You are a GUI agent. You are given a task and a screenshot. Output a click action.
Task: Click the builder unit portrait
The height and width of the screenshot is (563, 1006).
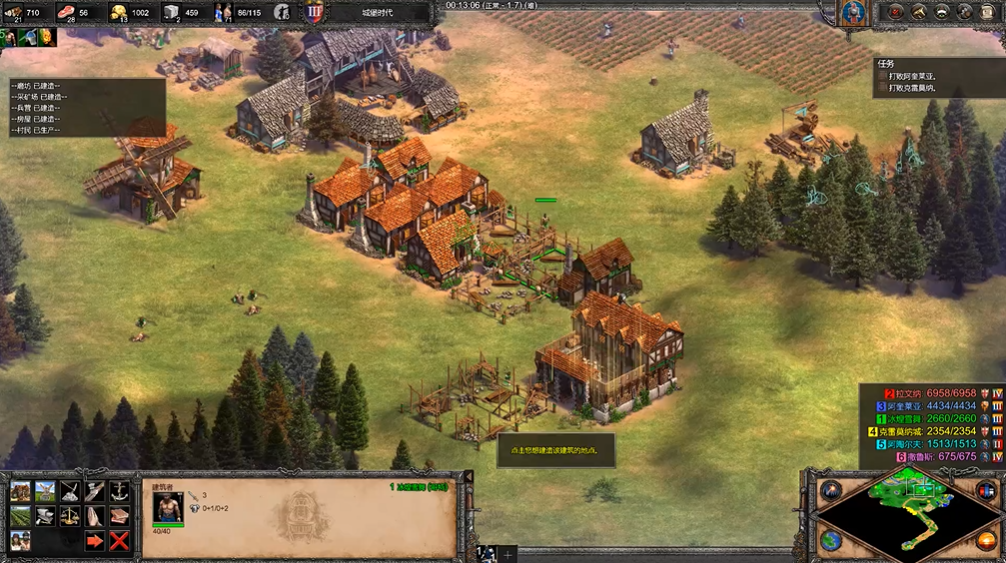point(167,508)
